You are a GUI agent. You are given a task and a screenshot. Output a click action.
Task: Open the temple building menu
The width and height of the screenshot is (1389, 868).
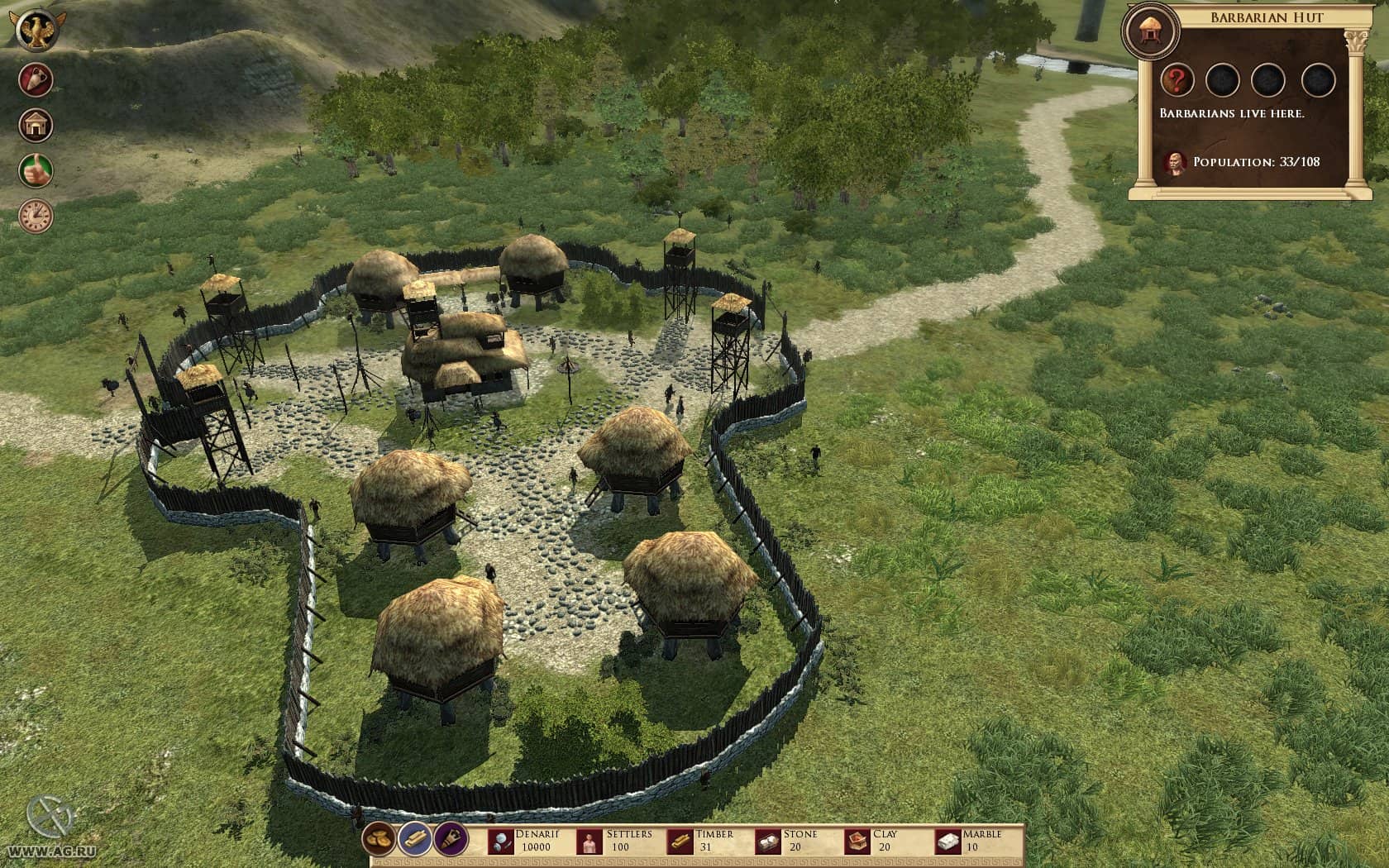pos(36,126)
